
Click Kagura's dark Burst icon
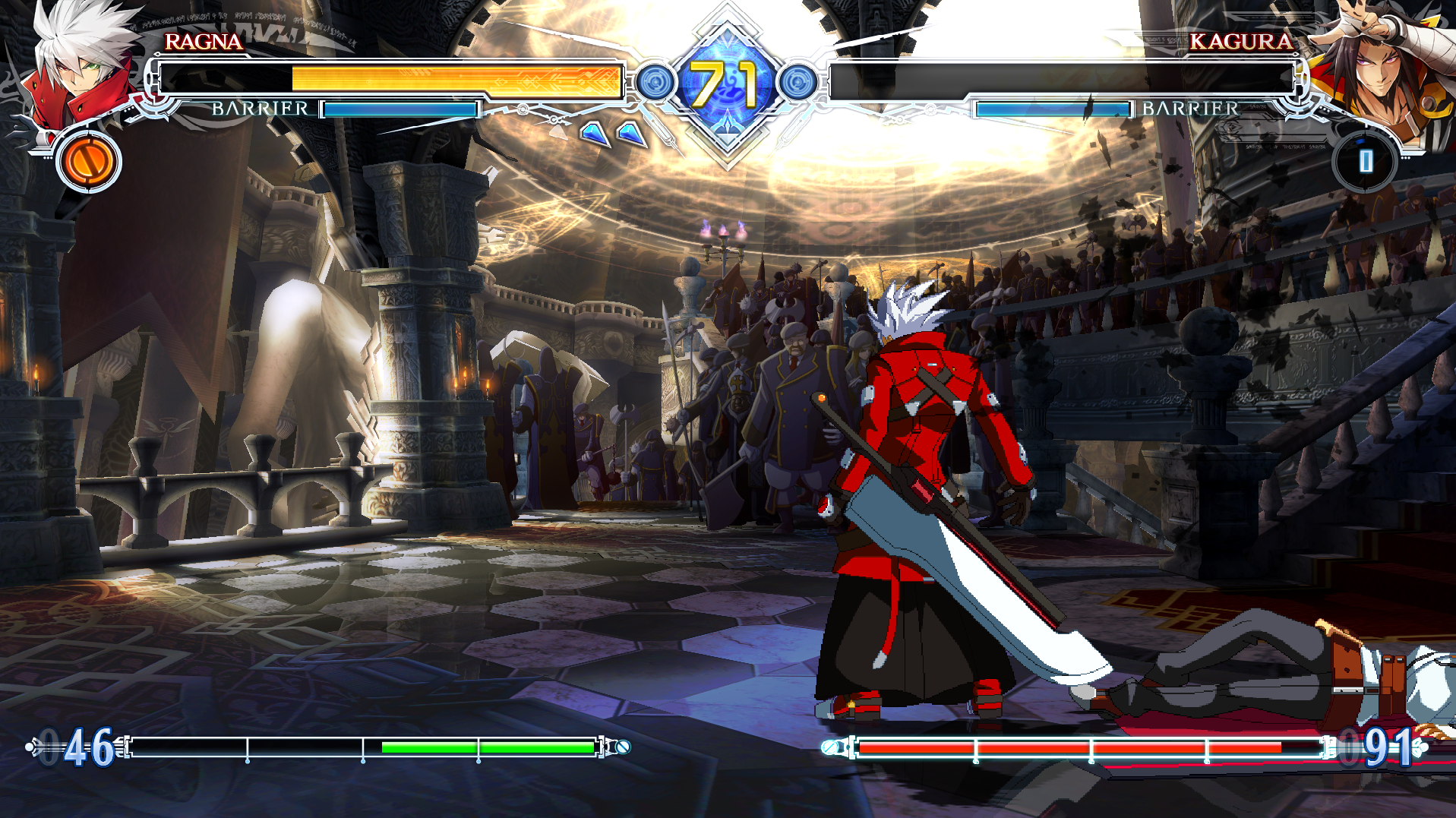click(1365, 161)
